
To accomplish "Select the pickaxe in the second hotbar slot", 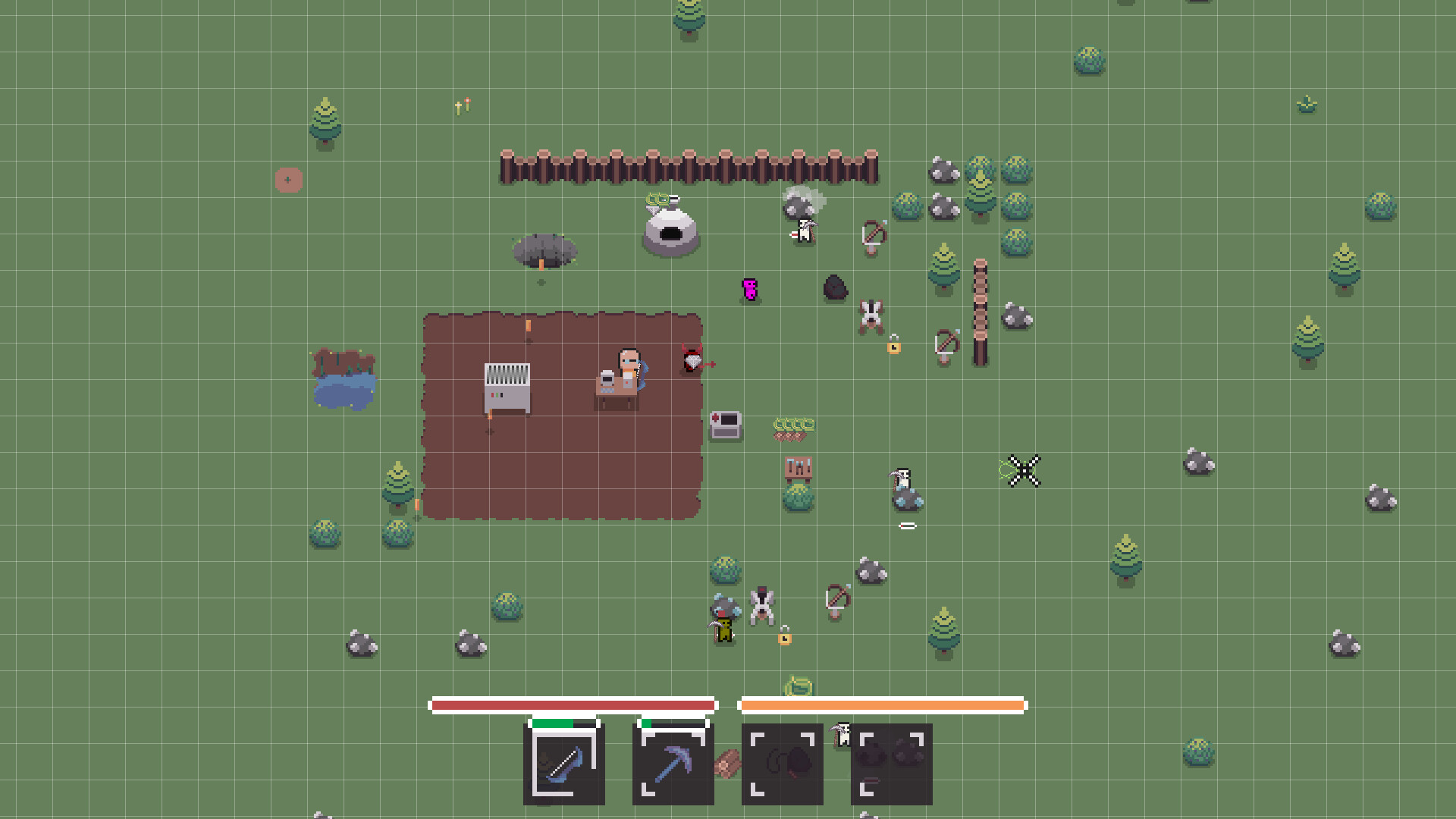I will [671, 764].
